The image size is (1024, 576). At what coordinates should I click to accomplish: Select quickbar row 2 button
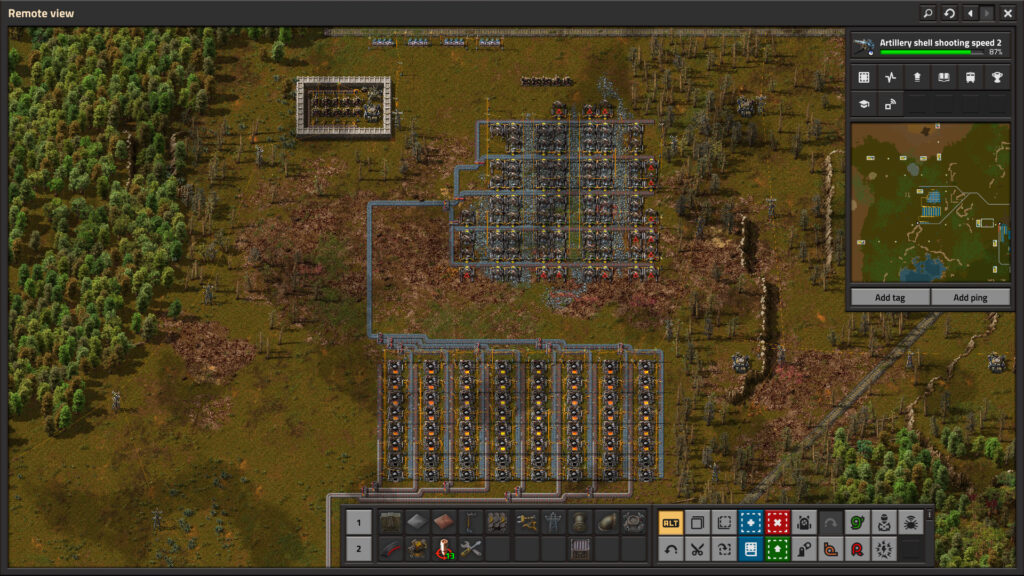coord(360,548)
